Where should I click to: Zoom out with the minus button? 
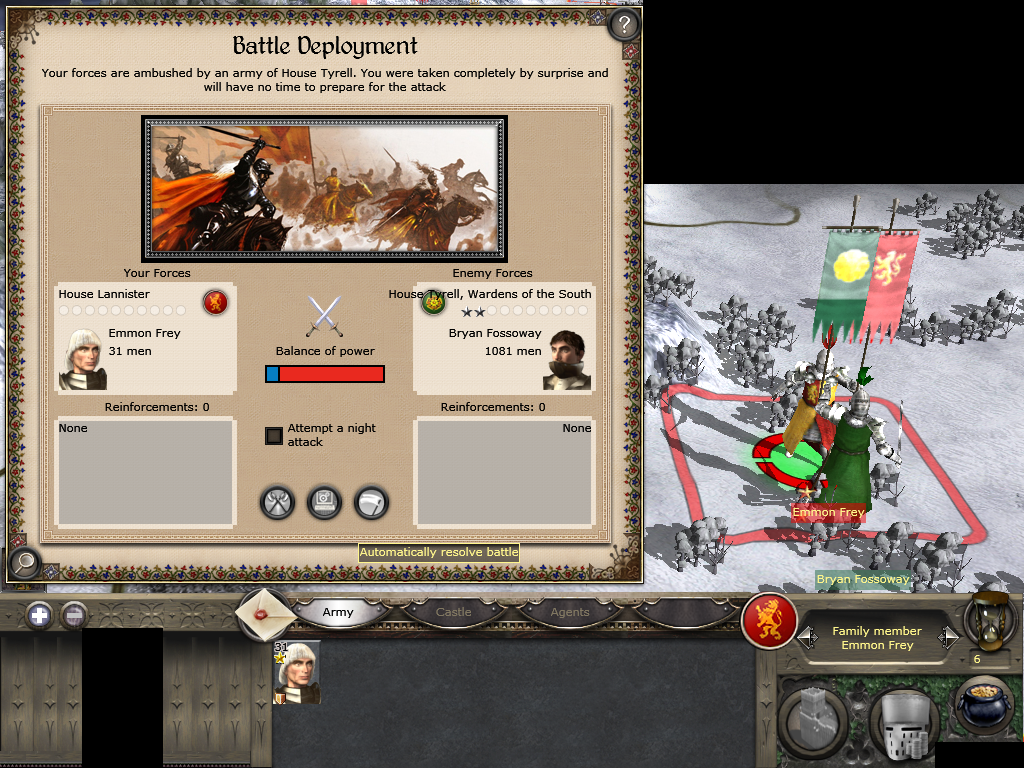(x=74, y=615)
